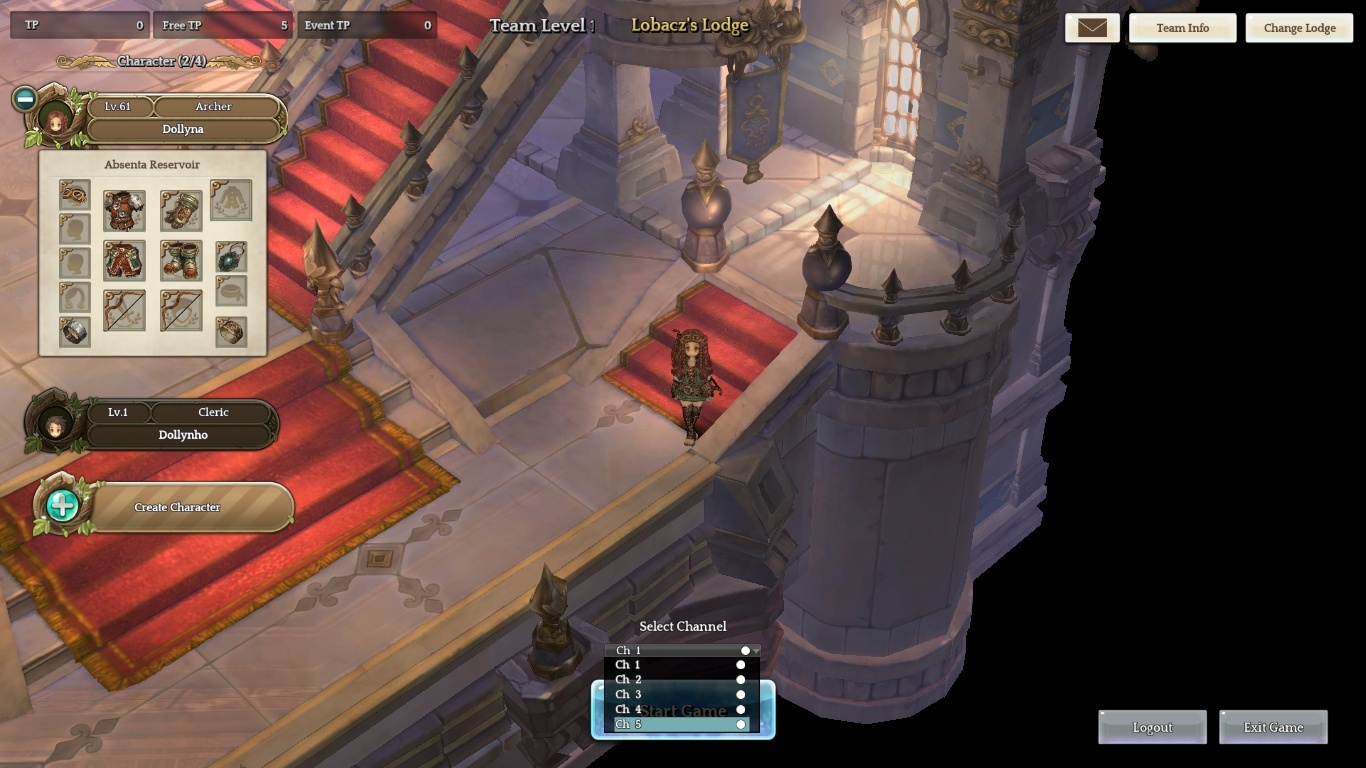Screen dimensions: 1366x768
Task: Select the green necklace slot
Action: click(x=231, y=258)
